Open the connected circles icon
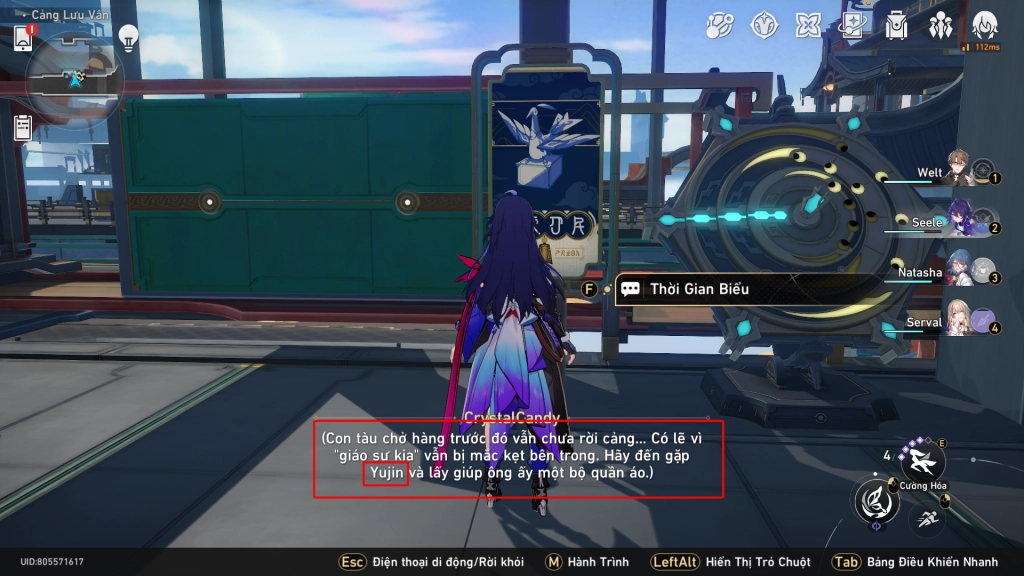 tap(720, 25)
